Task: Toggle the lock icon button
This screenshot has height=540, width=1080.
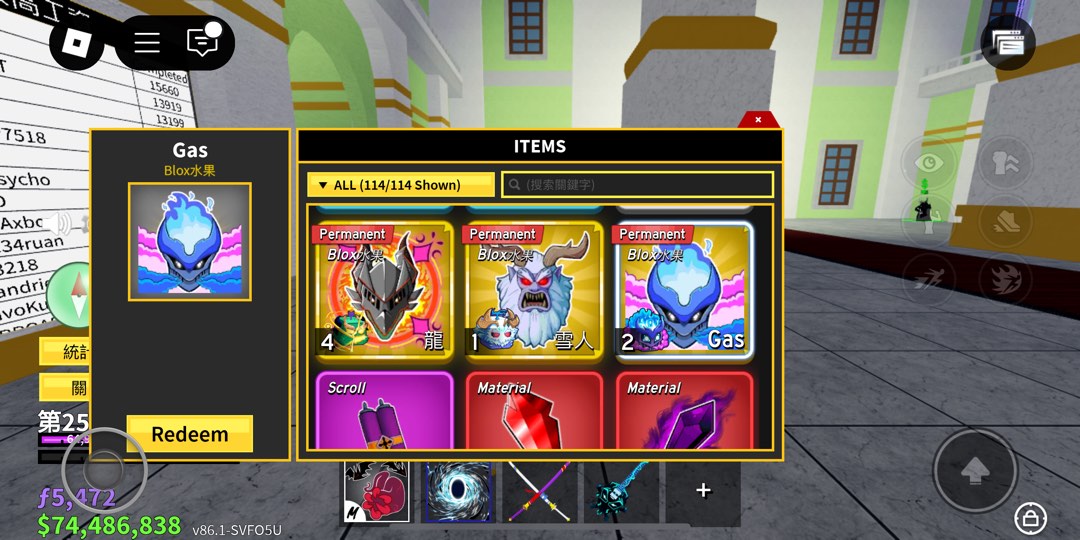Action: (1030, 517)
